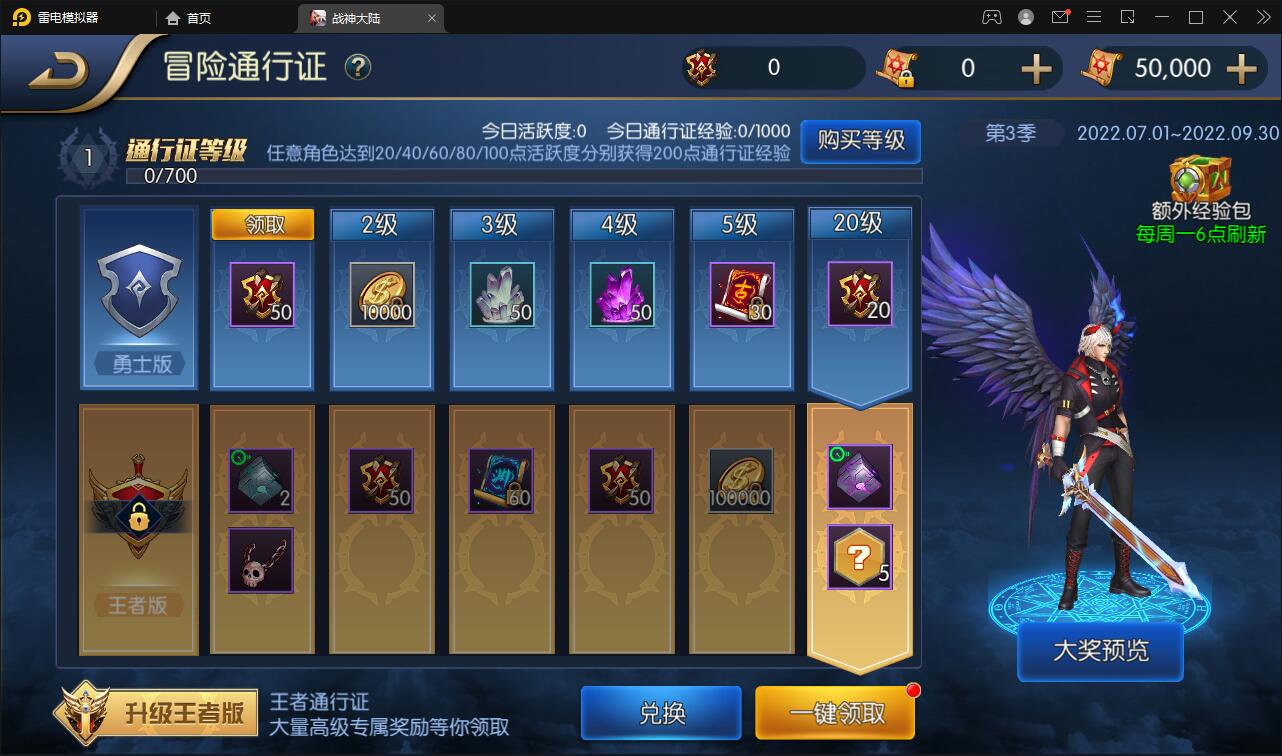Open the hamburger menu in the title bar
1282x756 pixels.
click(x=1095, y=17)
